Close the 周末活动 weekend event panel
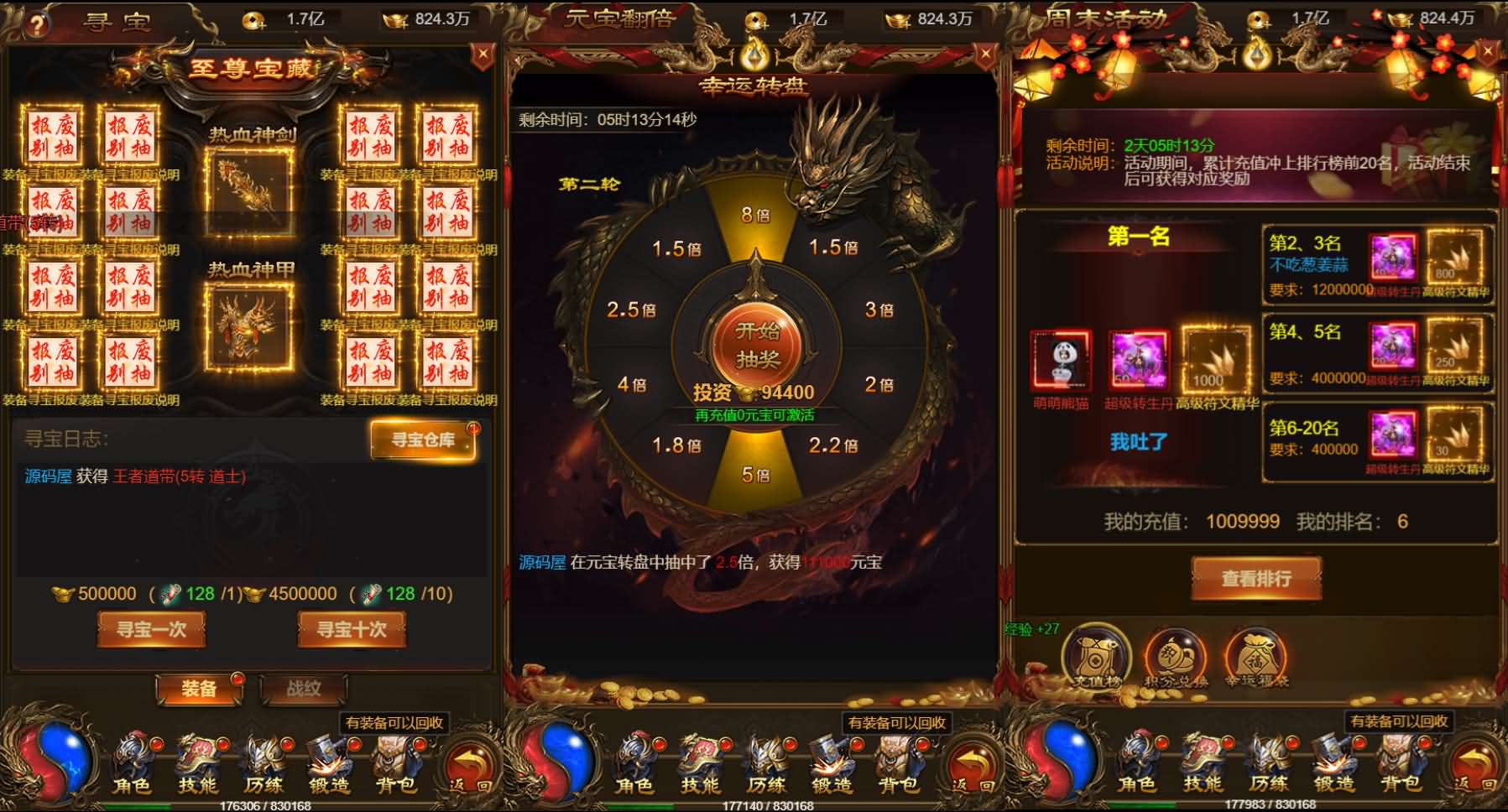 click(x=1488, y=52)
